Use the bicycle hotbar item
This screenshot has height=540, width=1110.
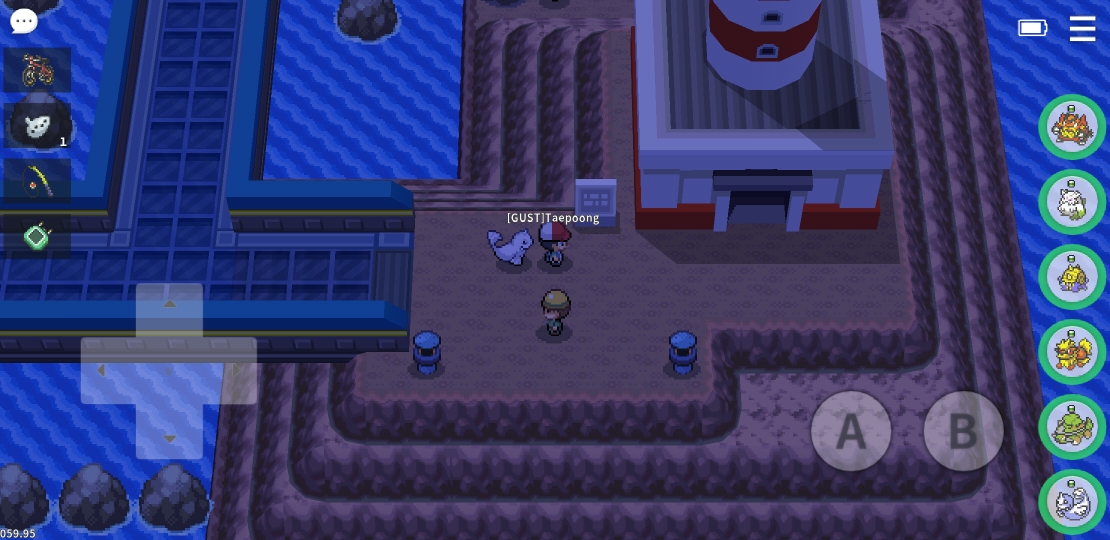[x=37, y=70]
